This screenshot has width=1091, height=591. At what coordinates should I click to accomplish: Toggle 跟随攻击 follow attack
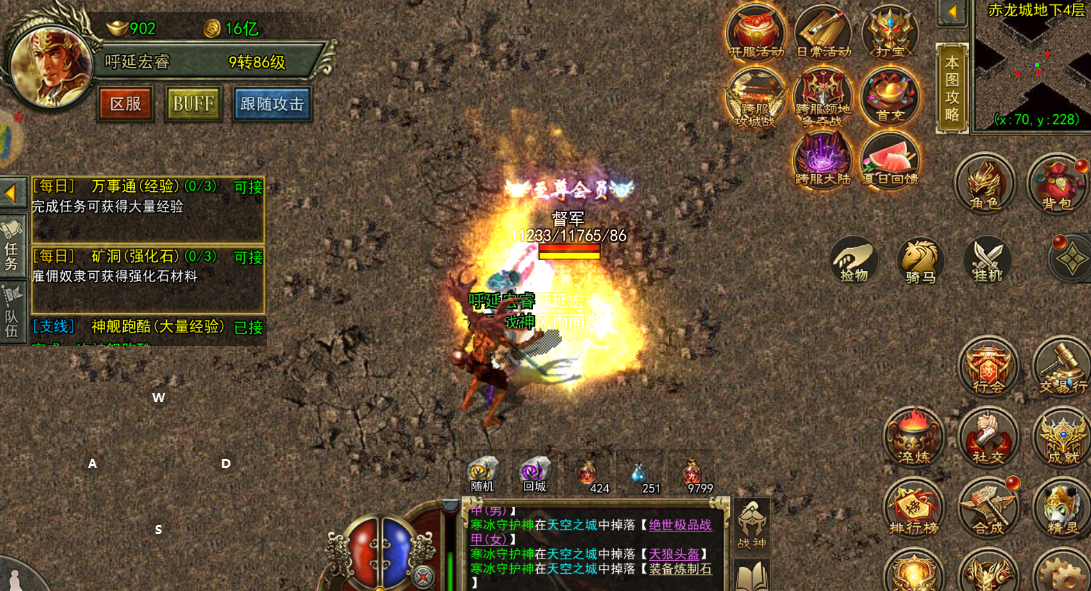click(x=272, y=104)
